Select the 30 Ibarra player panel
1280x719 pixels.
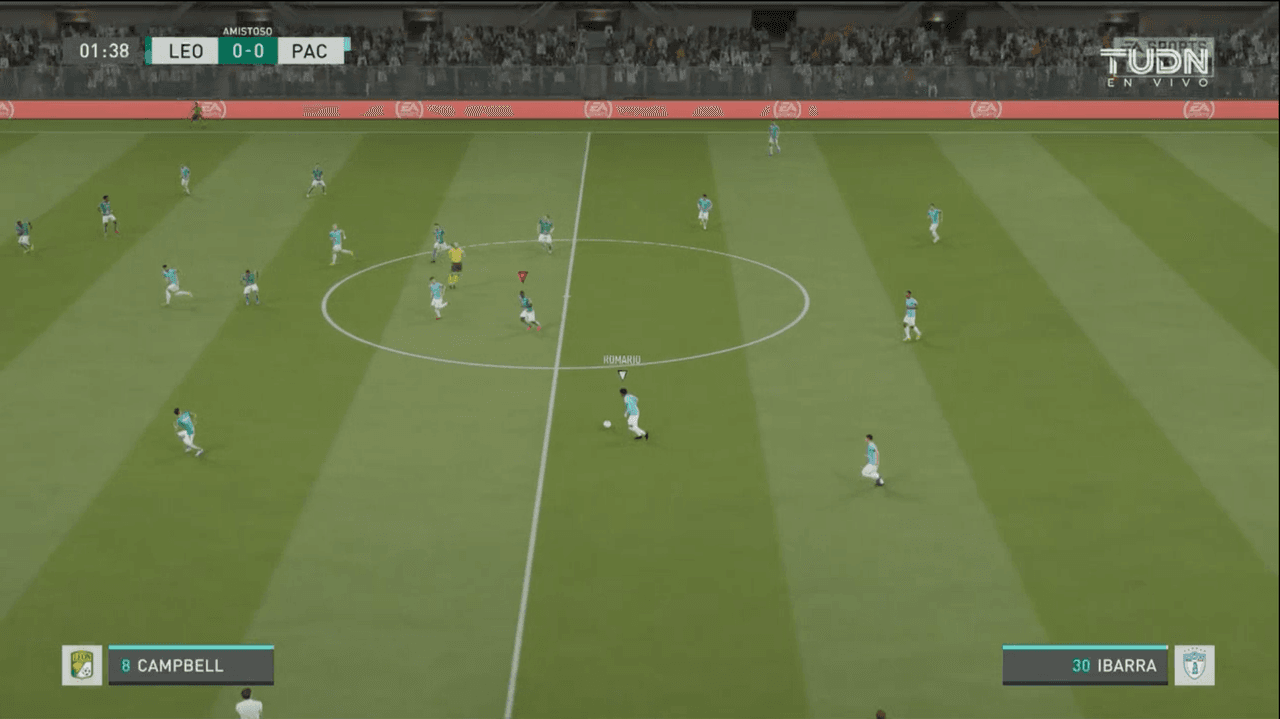(1085, 666)
